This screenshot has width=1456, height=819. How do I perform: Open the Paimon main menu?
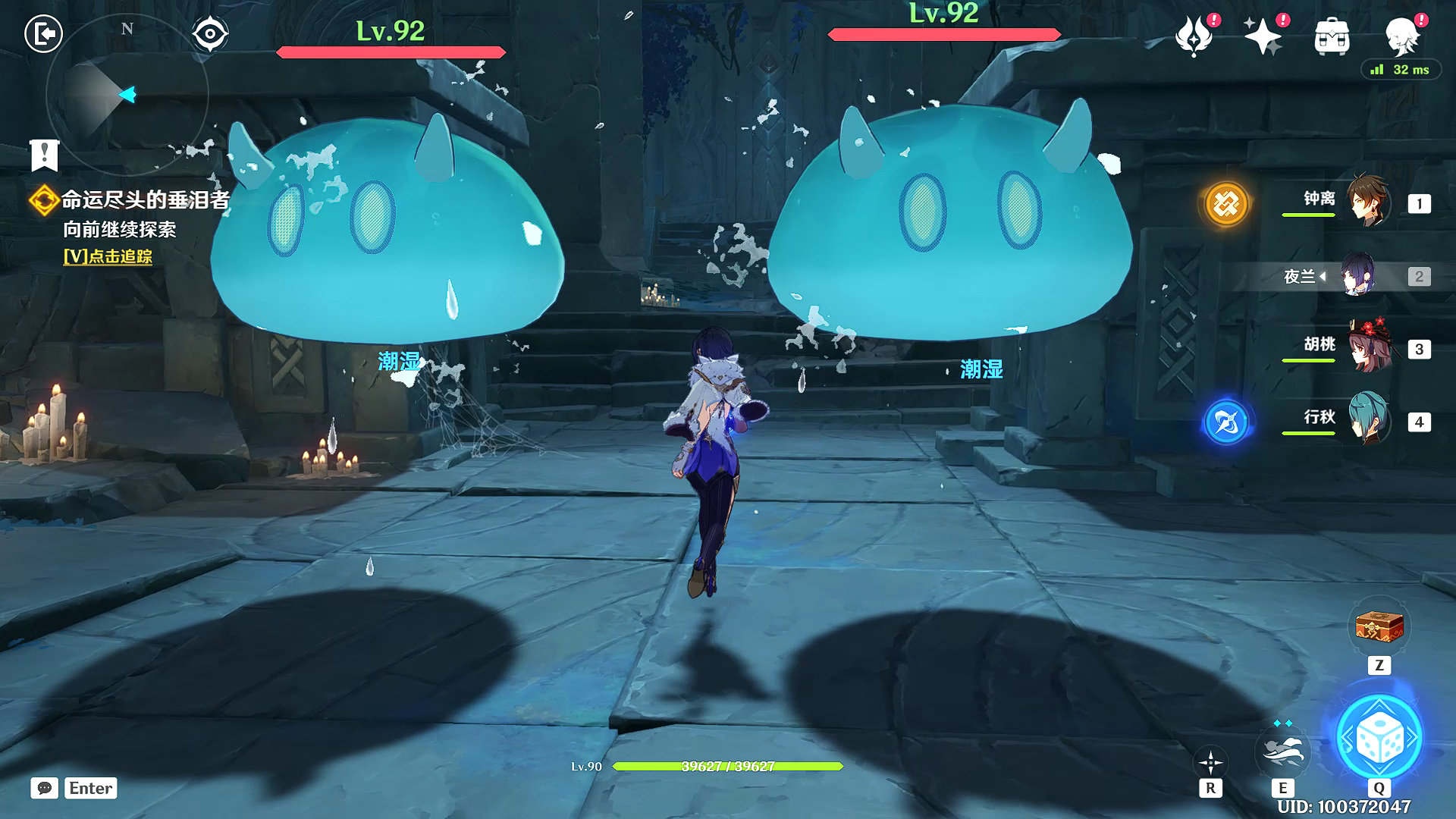(x=1401, y=36)
